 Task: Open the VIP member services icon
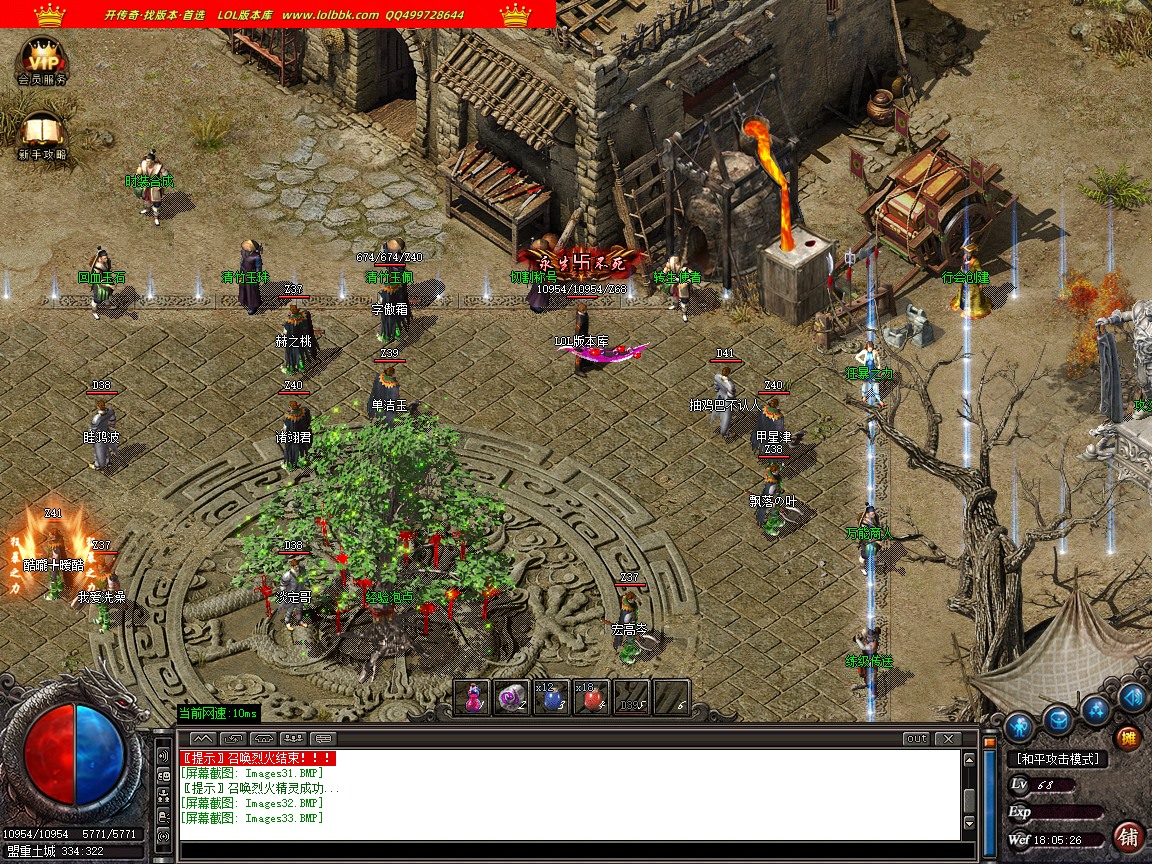pos(42,60)
